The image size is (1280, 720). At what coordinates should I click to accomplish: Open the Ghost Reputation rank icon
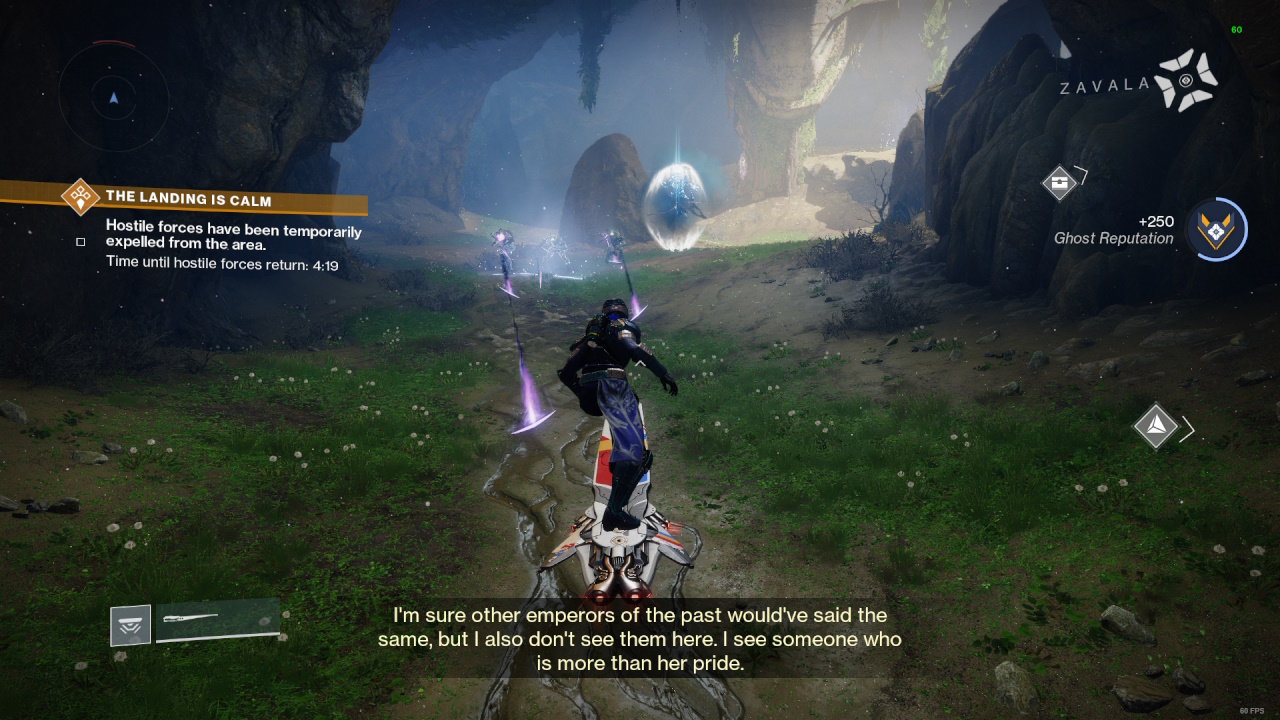click(x=1215, y=229)
